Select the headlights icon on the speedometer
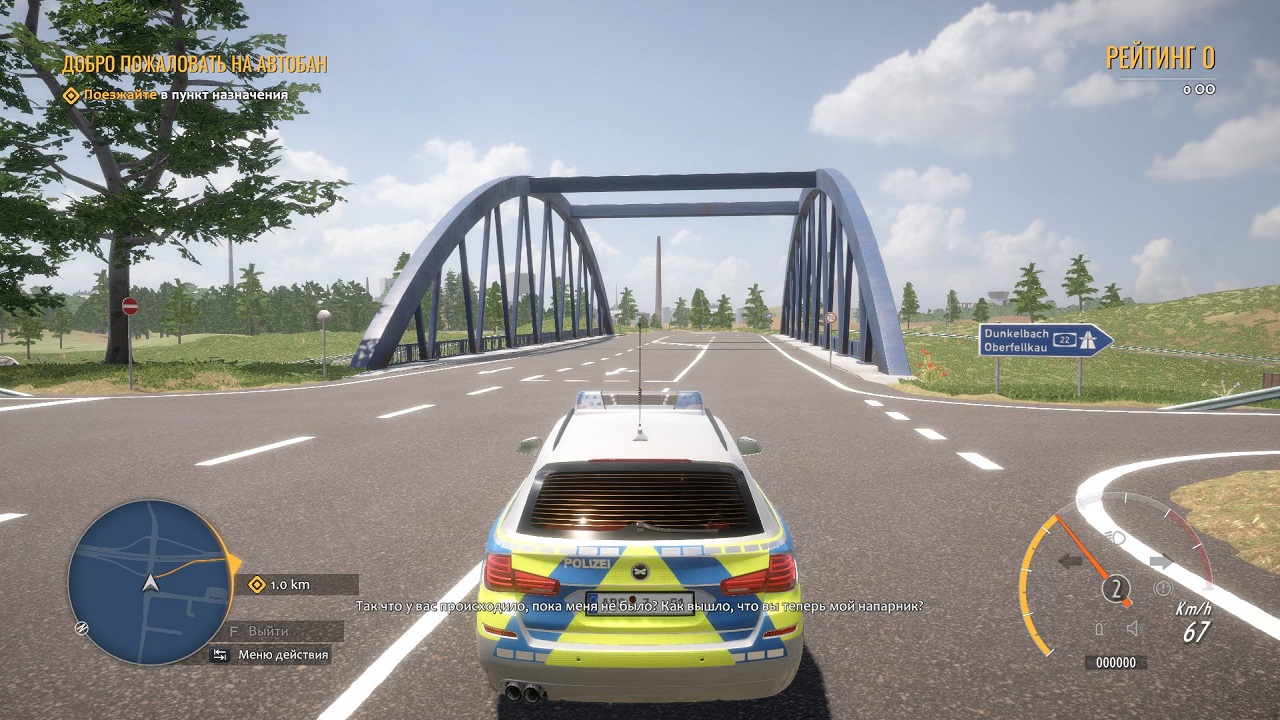 pyautogui.click(x=1115, y=537)
